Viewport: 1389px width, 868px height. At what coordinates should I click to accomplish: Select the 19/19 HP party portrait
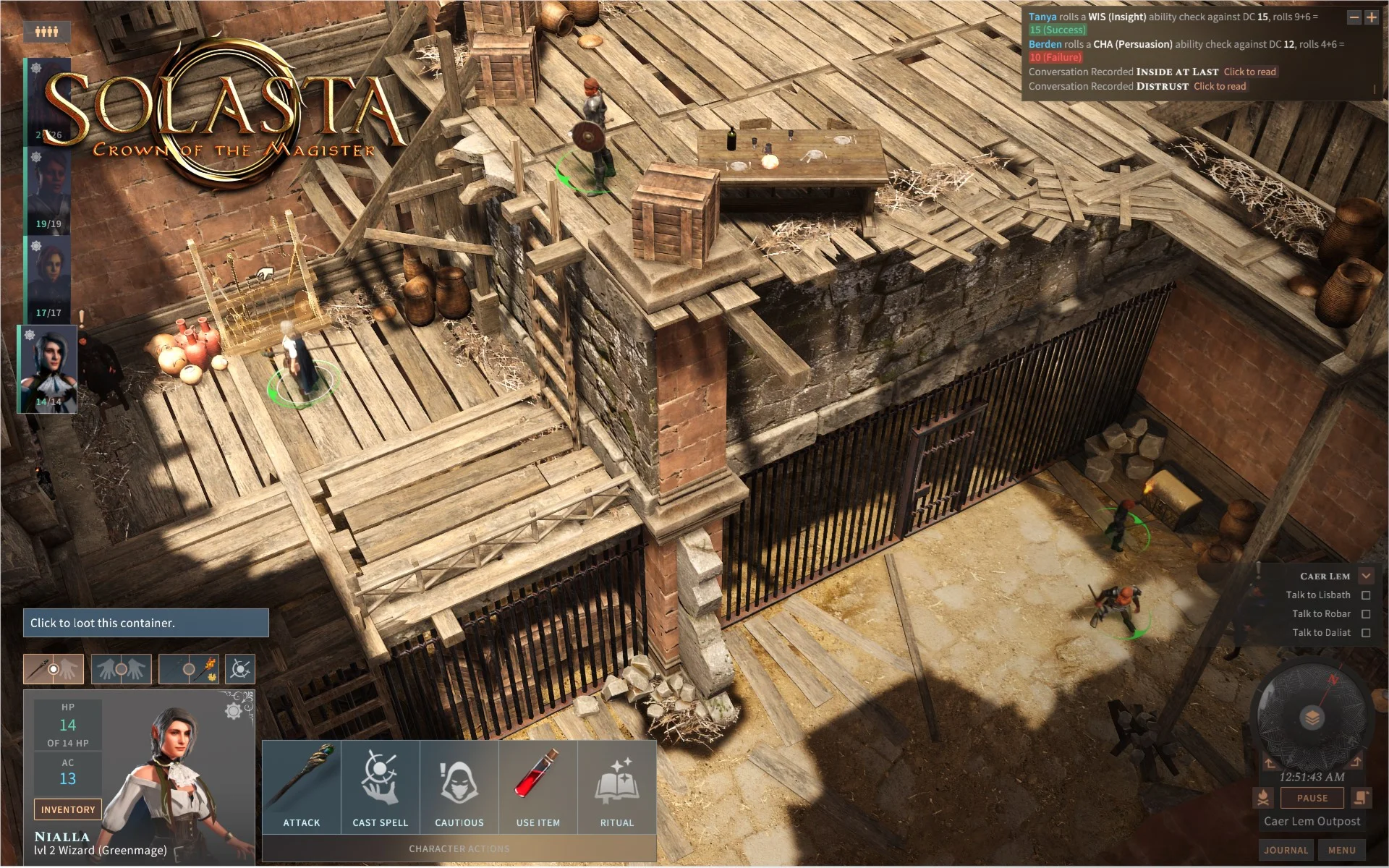point(48,190)
